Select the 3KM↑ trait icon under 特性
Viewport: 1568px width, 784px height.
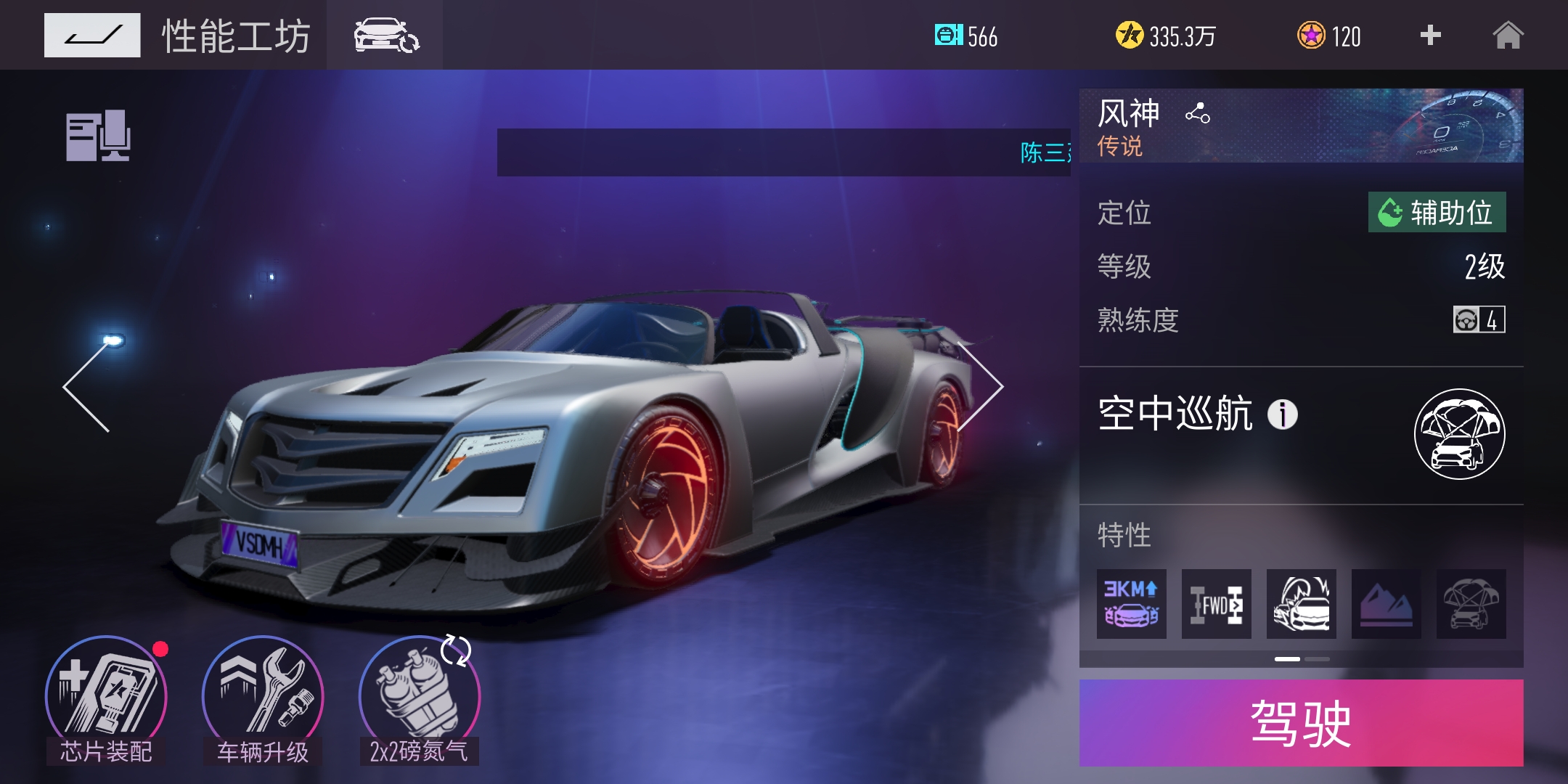pyautogui.click(x=1131, y=605)
